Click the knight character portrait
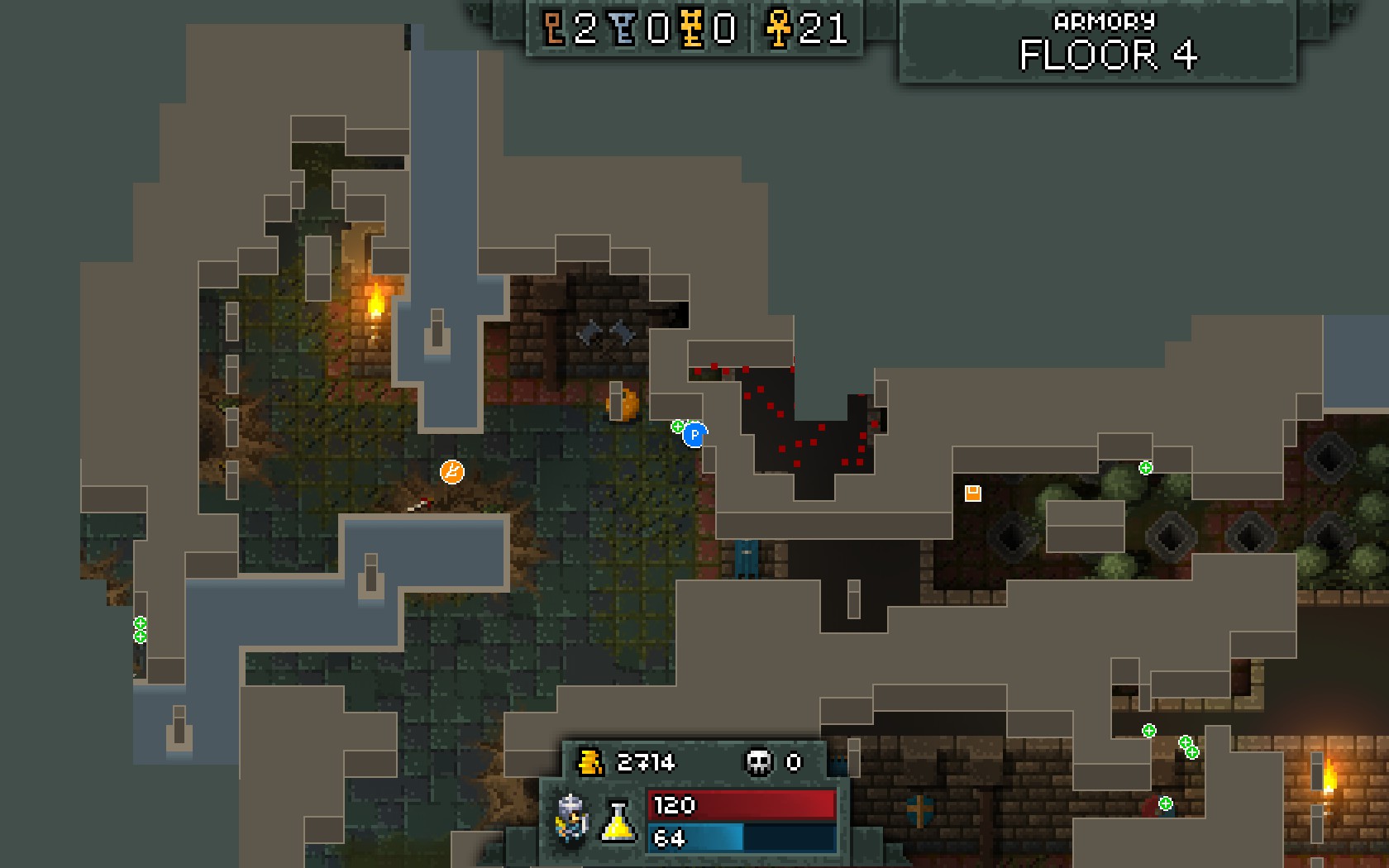 571,818
